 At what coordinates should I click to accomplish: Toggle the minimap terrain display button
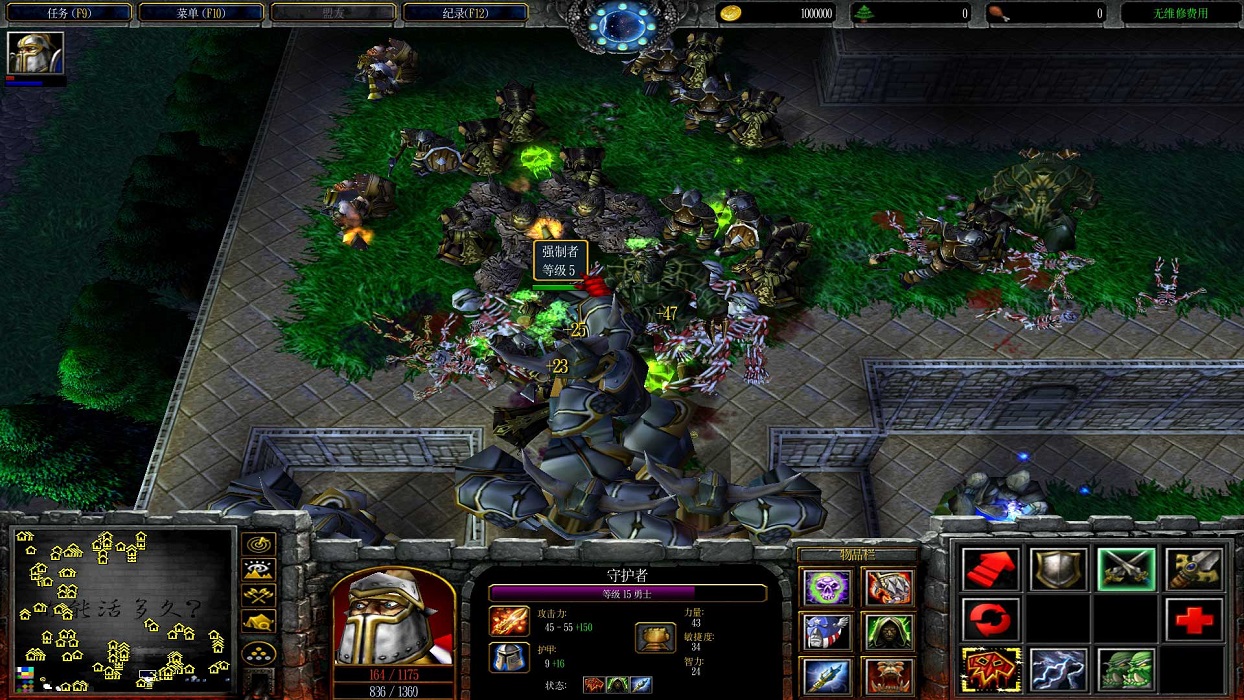coord(259,570)
